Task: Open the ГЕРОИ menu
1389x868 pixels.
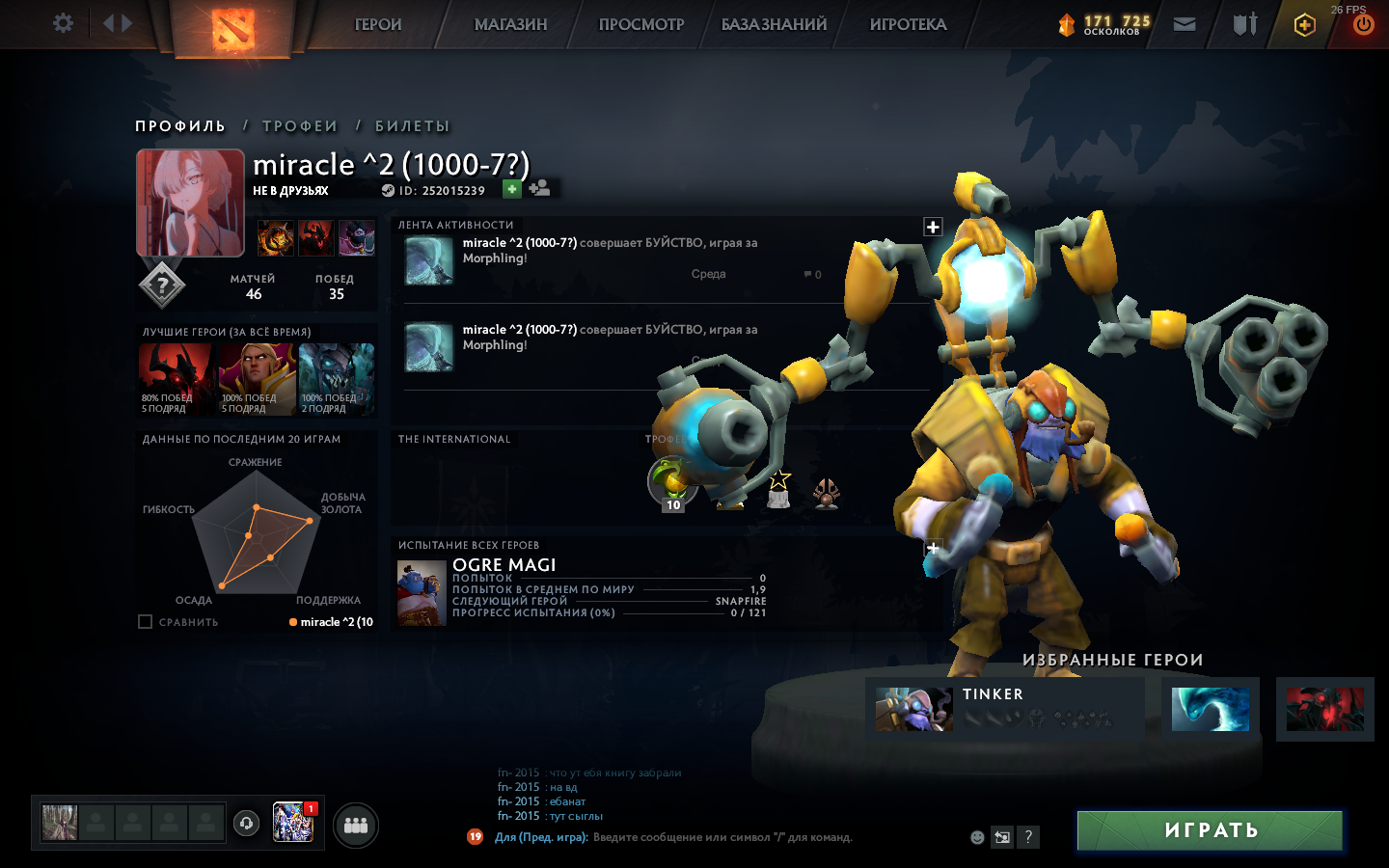Action: click(378, 25)
